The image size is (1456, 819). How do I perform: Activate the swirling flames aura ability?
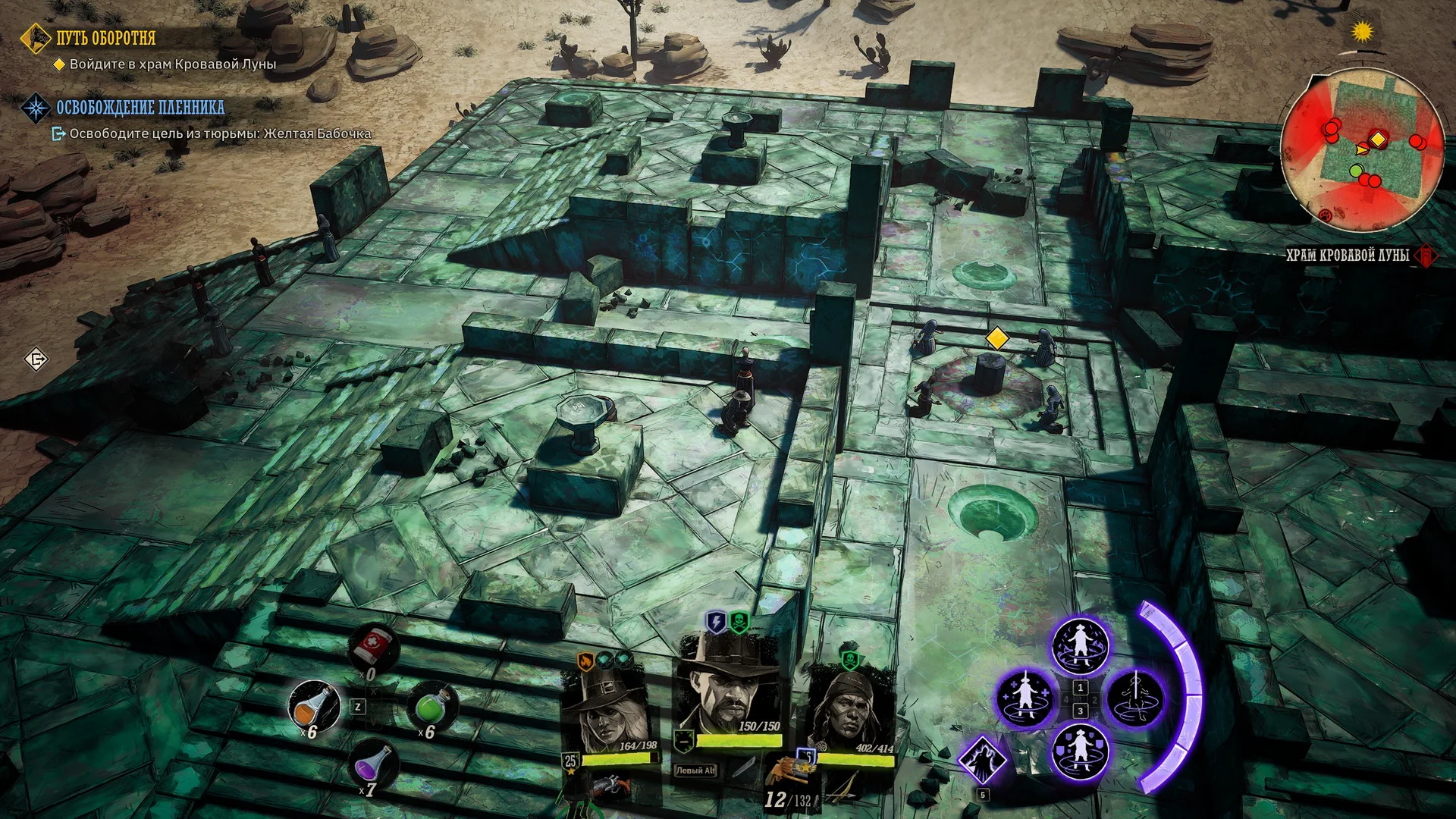pyautogui.click(x=1080, y=645)
